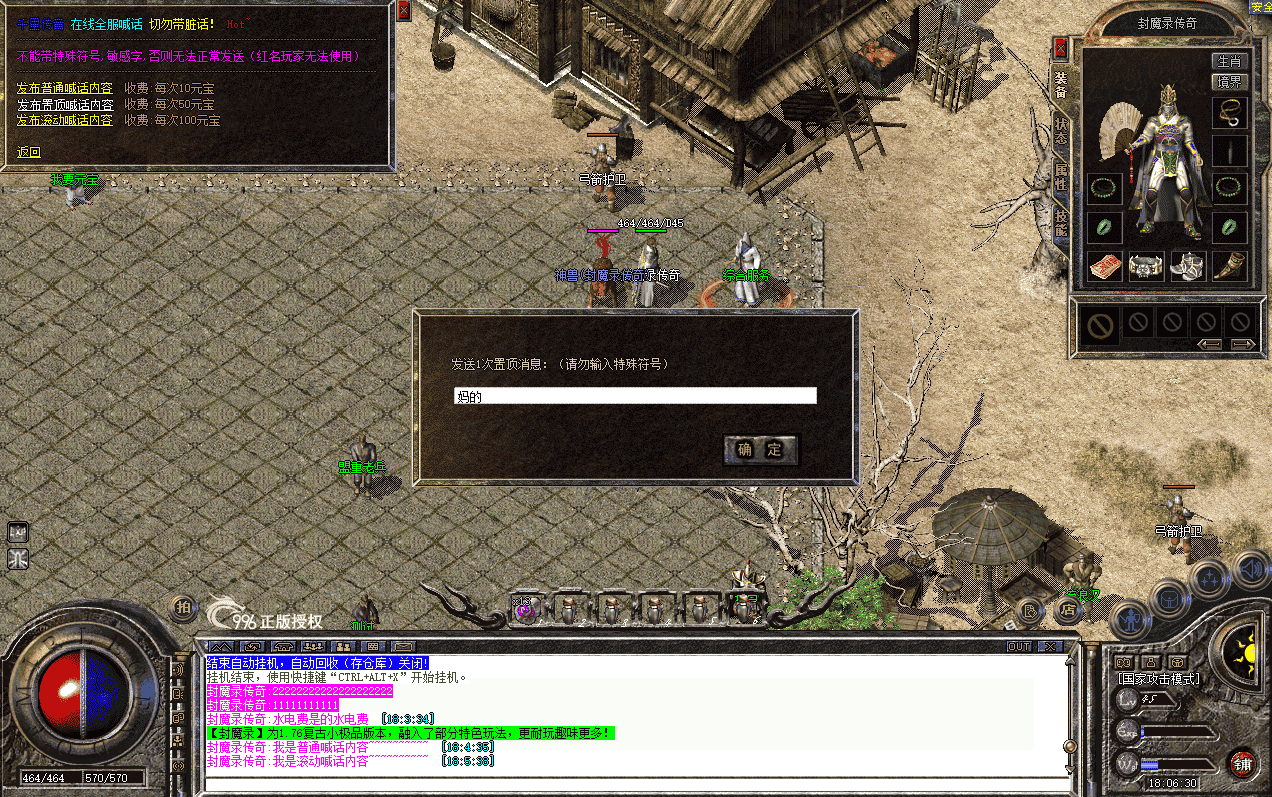Select the skull belt equipment slot
This screenshot has height=797, width=1272.
coord(1146,266)
